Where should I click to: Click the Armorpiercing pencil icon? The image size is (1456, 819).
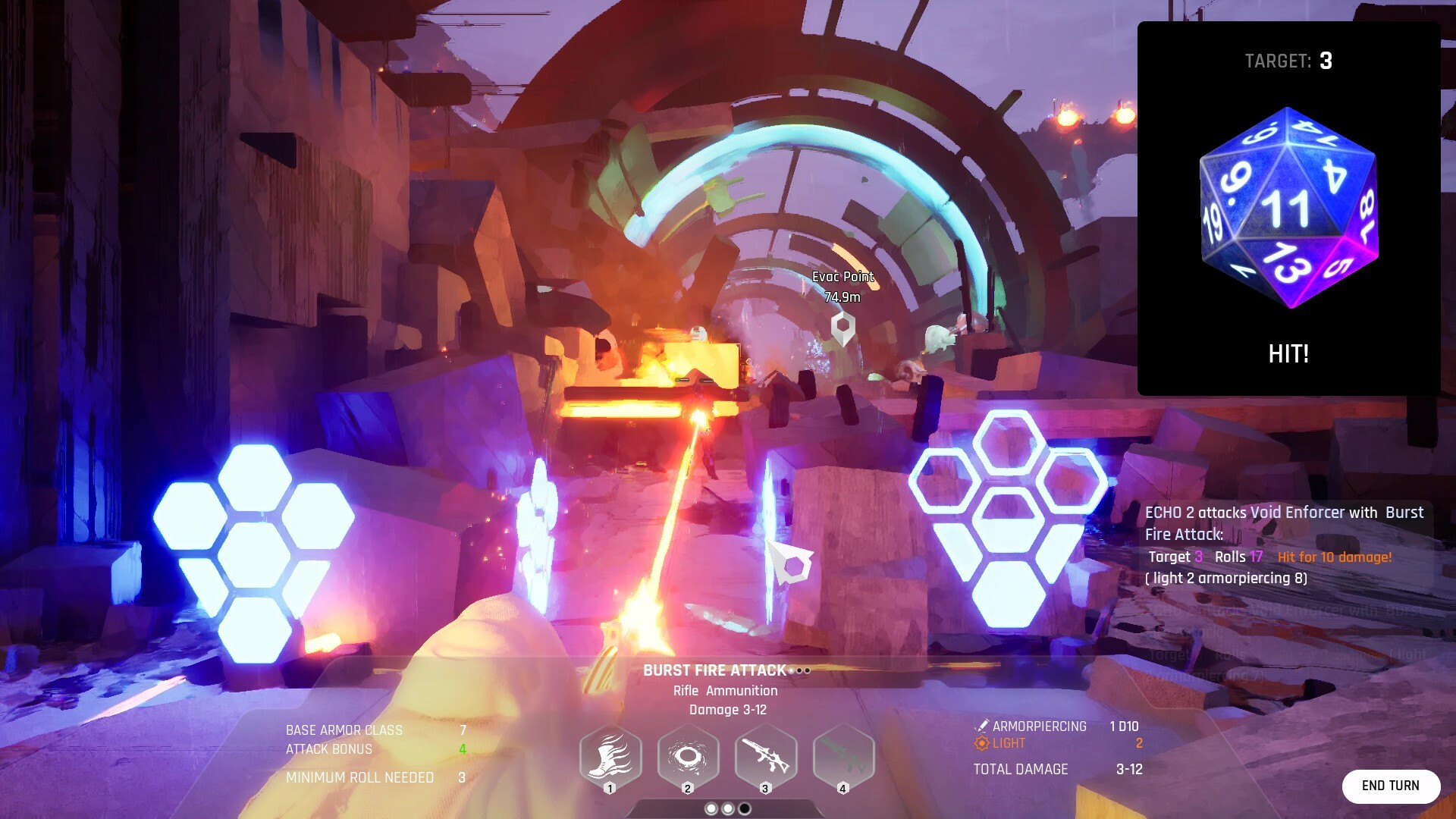(x=982, y=726)
